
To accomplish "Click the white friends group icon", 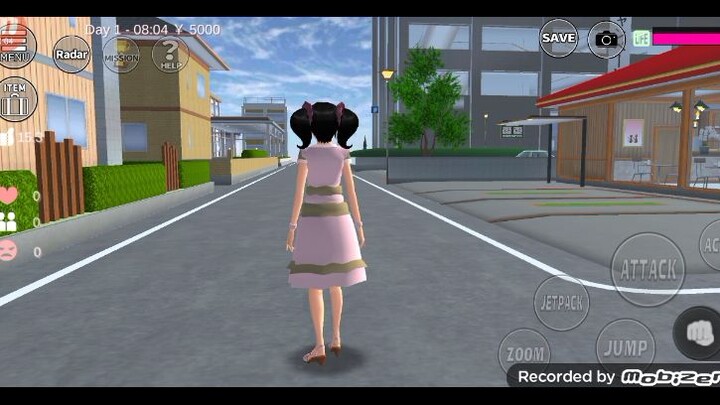I will point(9,222).
